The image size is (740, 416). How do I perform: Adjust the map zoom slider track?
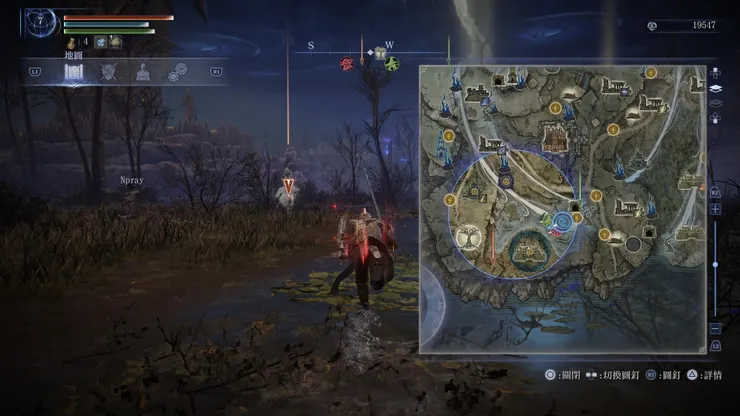tap(715, 268)
